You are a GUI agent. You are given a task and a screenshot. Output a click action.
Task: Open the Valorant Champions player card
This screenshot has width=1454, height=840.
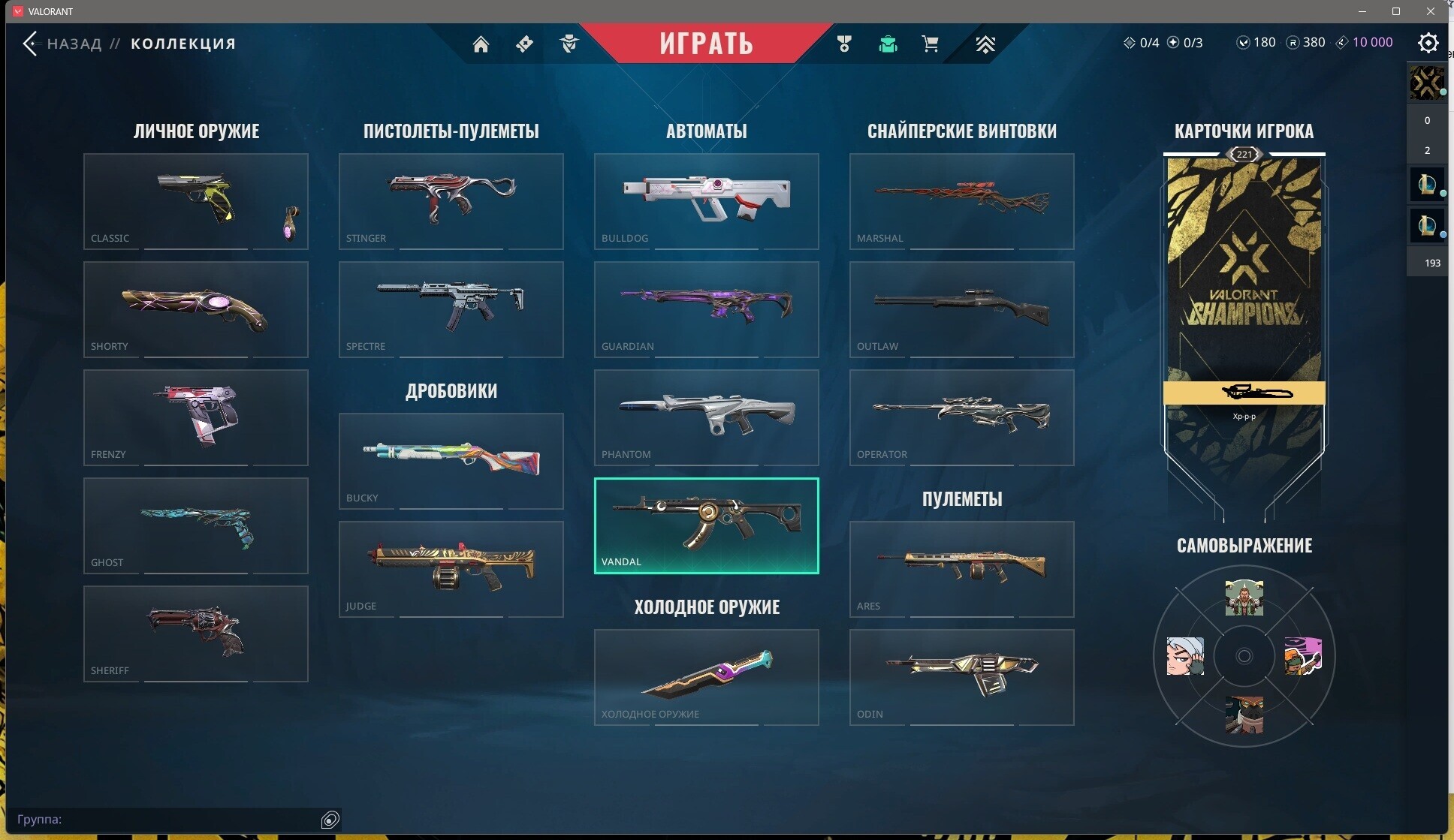[x=1244, y=300]
